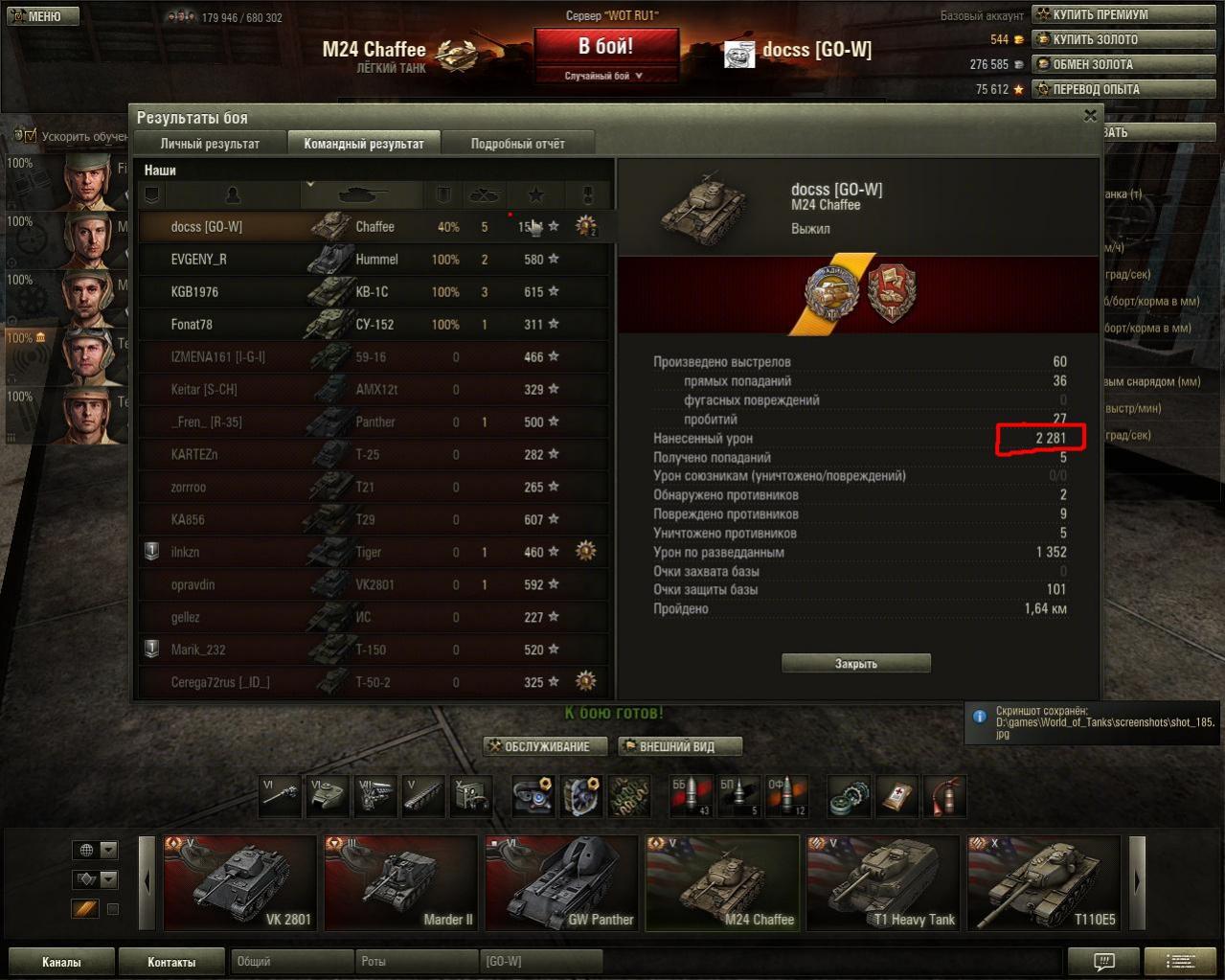Click the Закрыть button
Viewport: 1225px width, 980px height.
coord(855,663)
